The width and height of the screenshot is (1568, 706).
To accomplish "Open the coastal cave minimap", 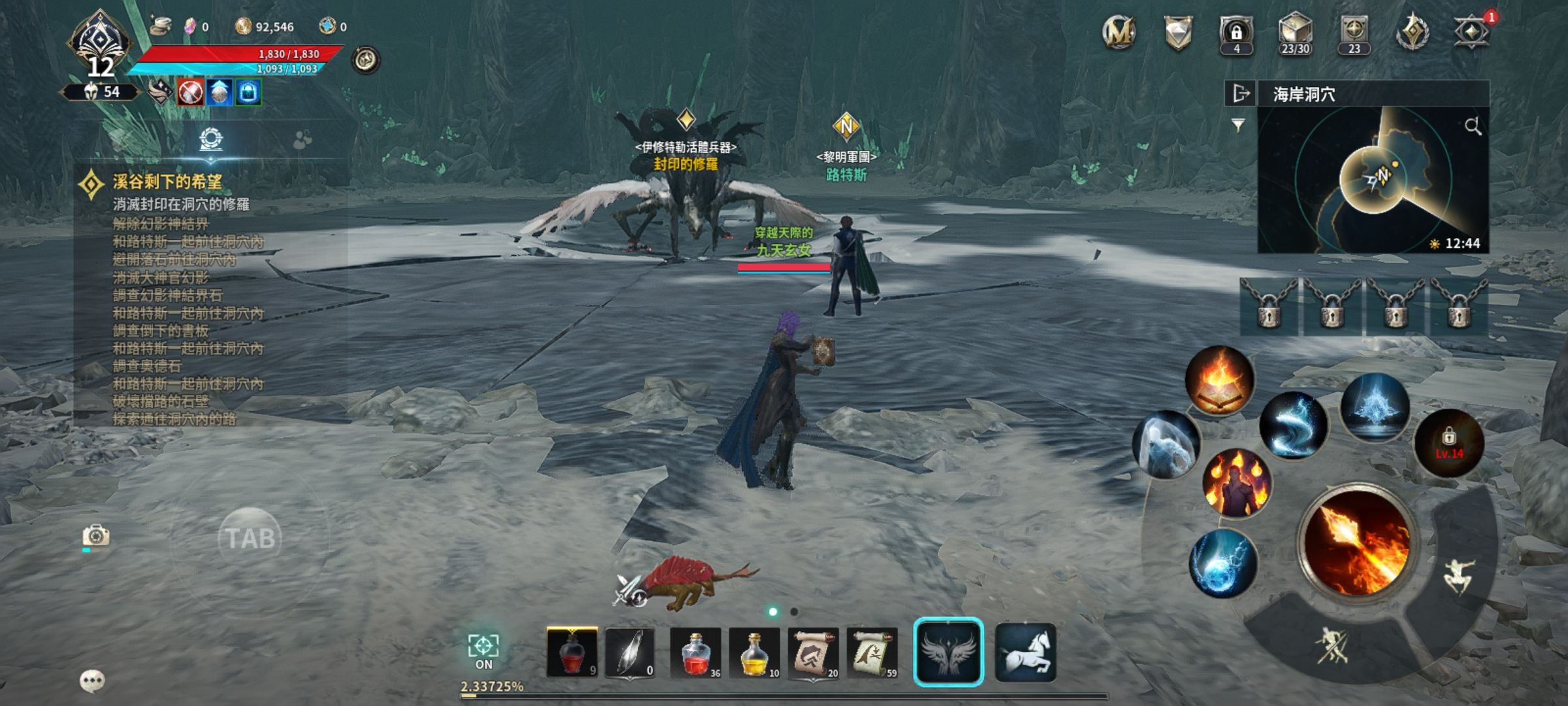I will pos(1372,180).
